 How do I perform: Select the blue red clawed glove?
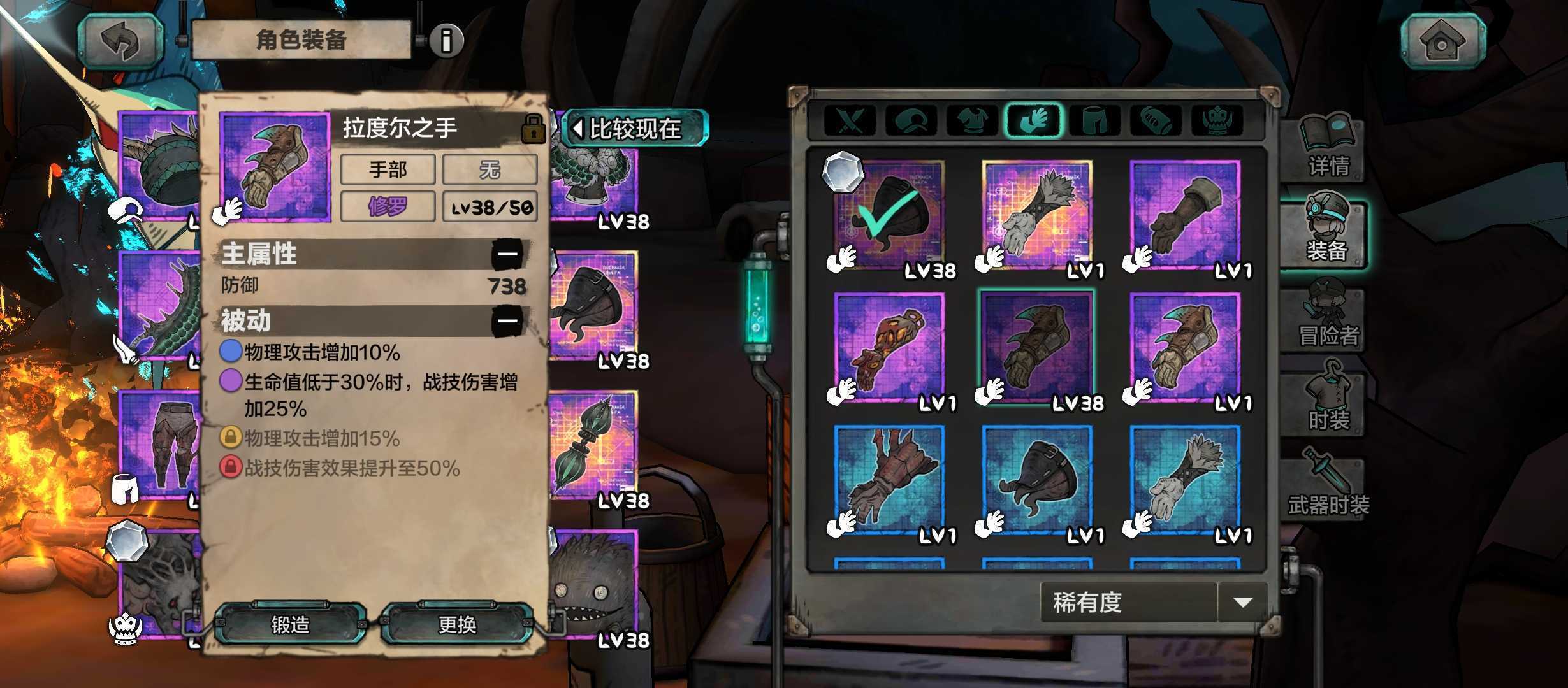point(889,481)
